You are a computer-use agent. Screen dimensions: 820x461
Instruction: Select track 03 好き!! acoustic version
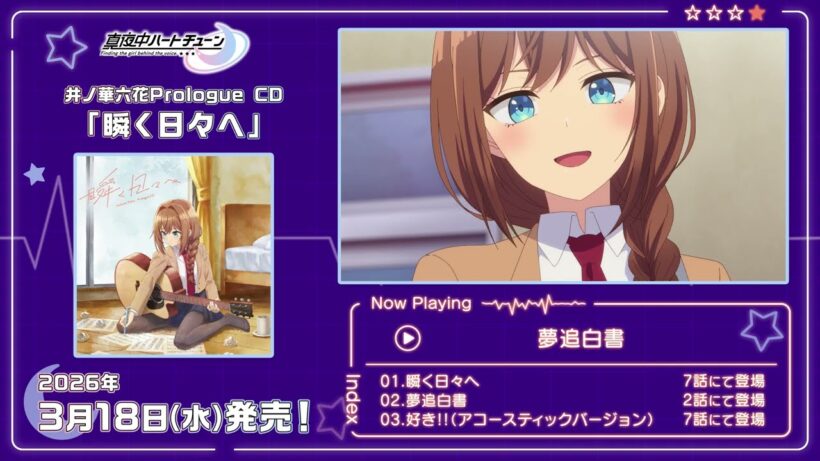[516, 419]
